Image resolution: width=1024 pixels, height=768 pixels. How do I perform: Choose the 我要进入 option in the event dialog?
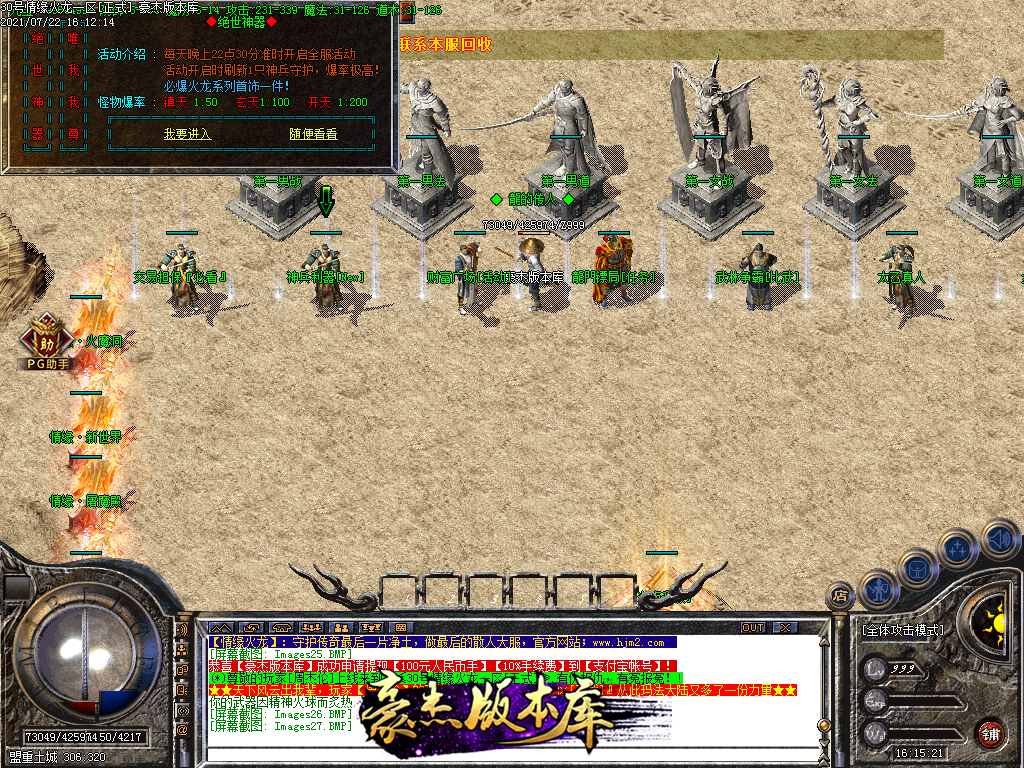click(187, 134)
